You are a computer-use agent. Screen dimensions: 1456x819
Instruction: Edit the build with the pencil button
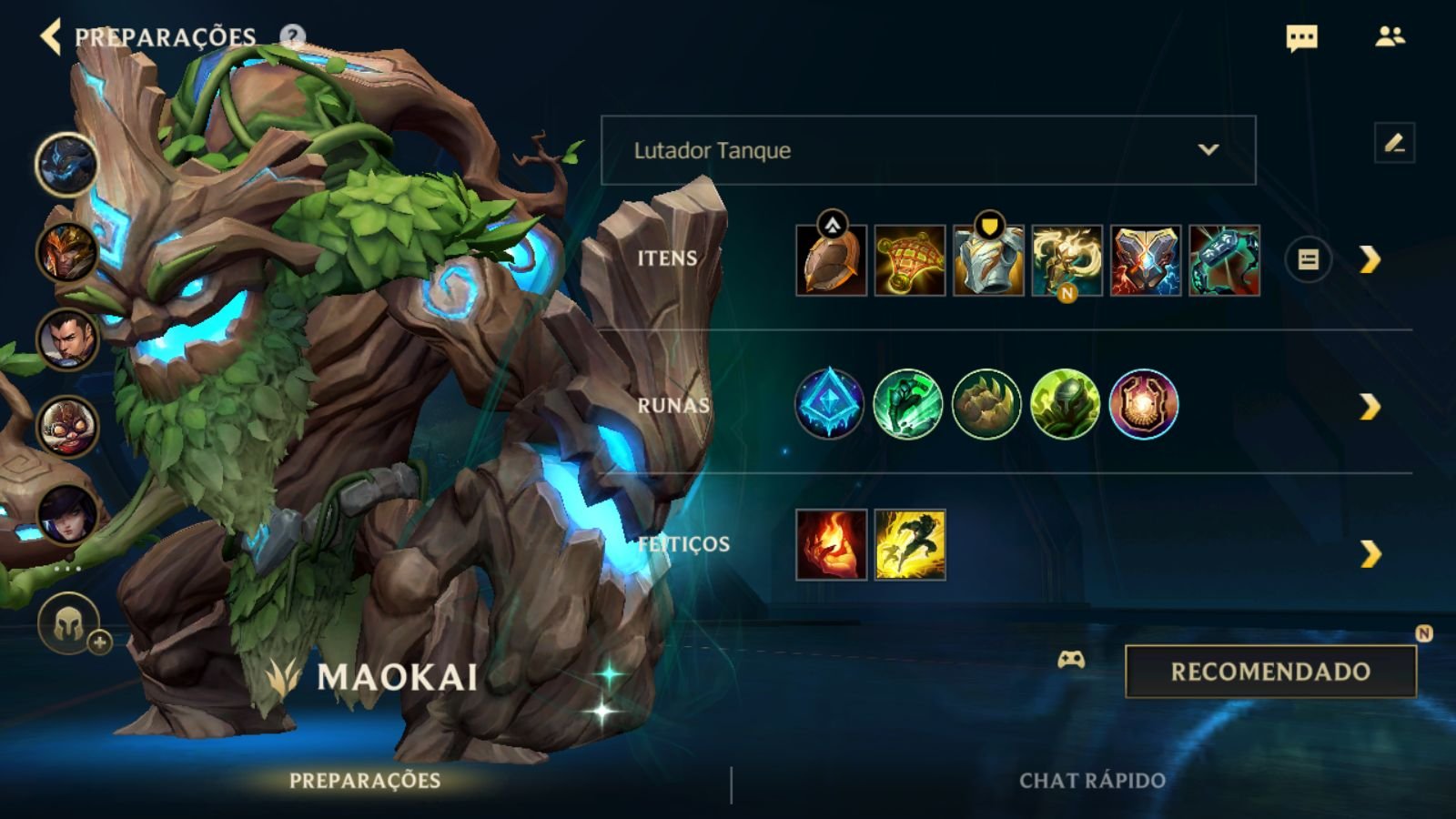coord(1394,144)
